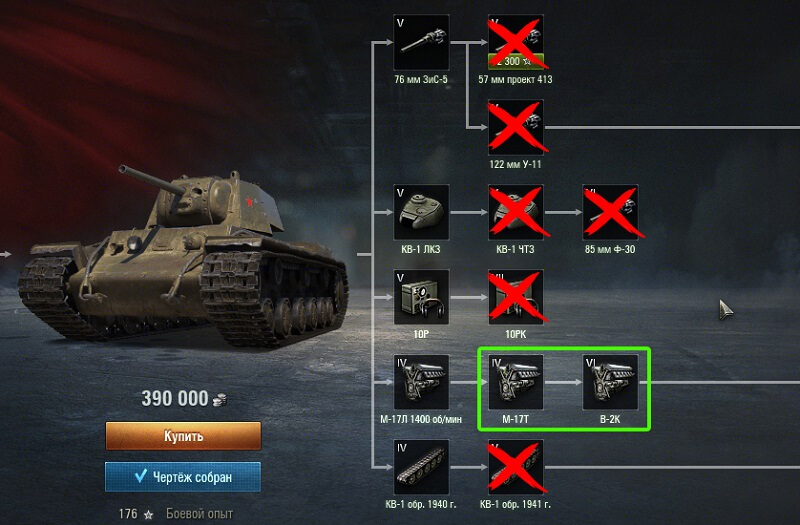Screen dimensions: 800x525
Task: Buy the tank with the Купить button
Action: tap(183, 436)
